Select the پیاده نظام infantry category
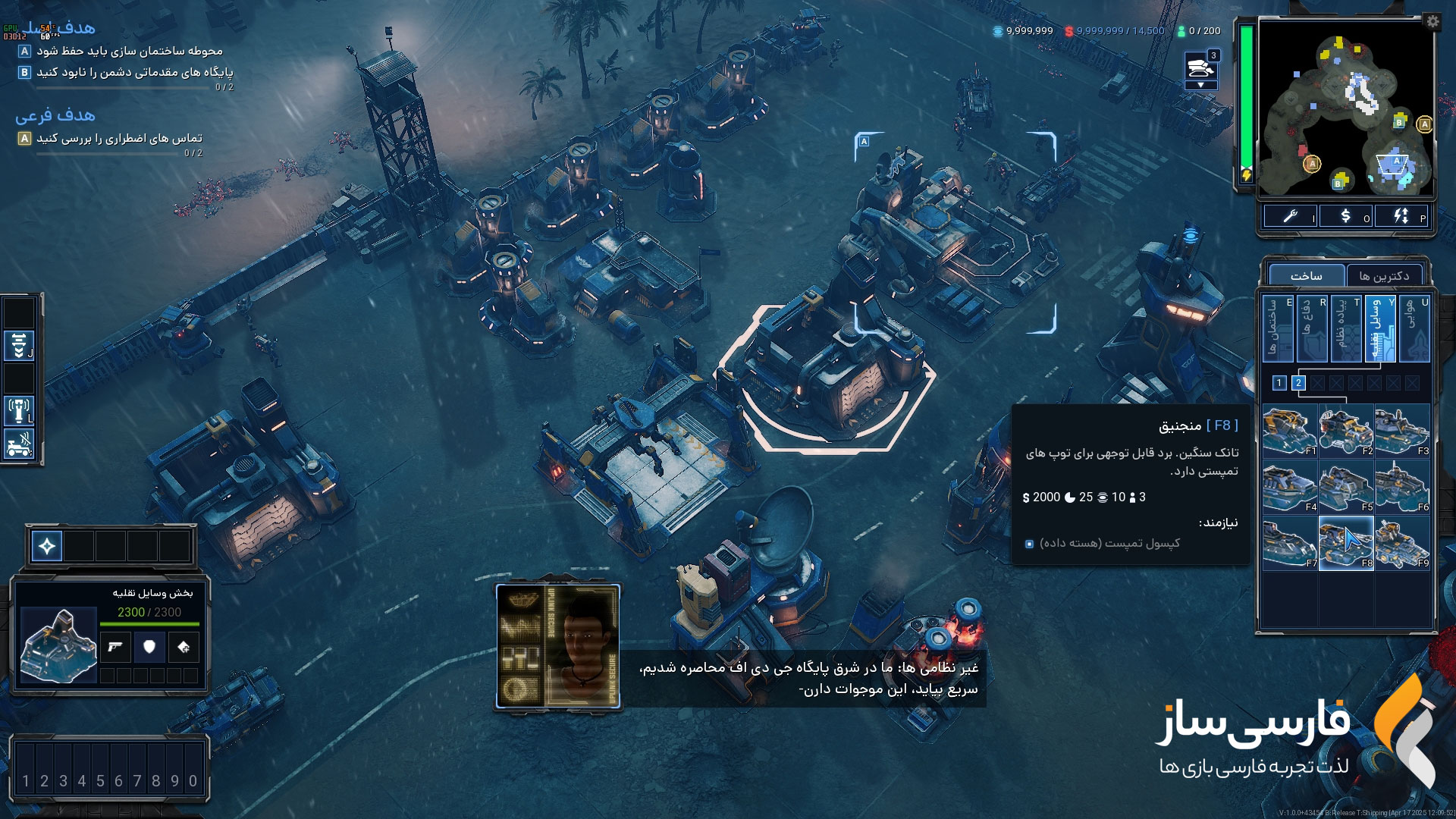1456x819 pixels. coord(1346,328)
